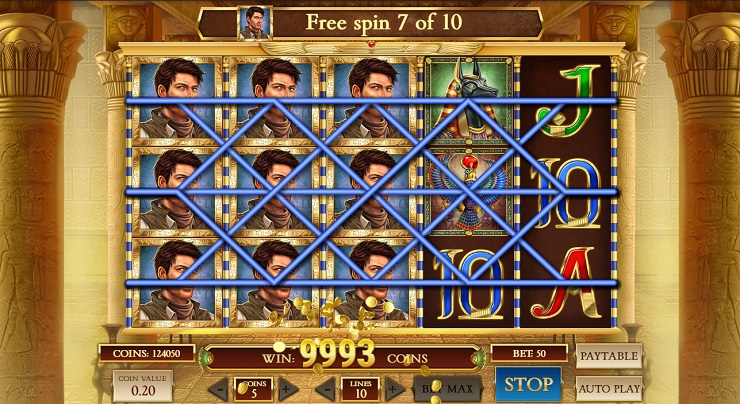Stop the spinning reels
Screen dimensions: 740x404
(527, 384)
